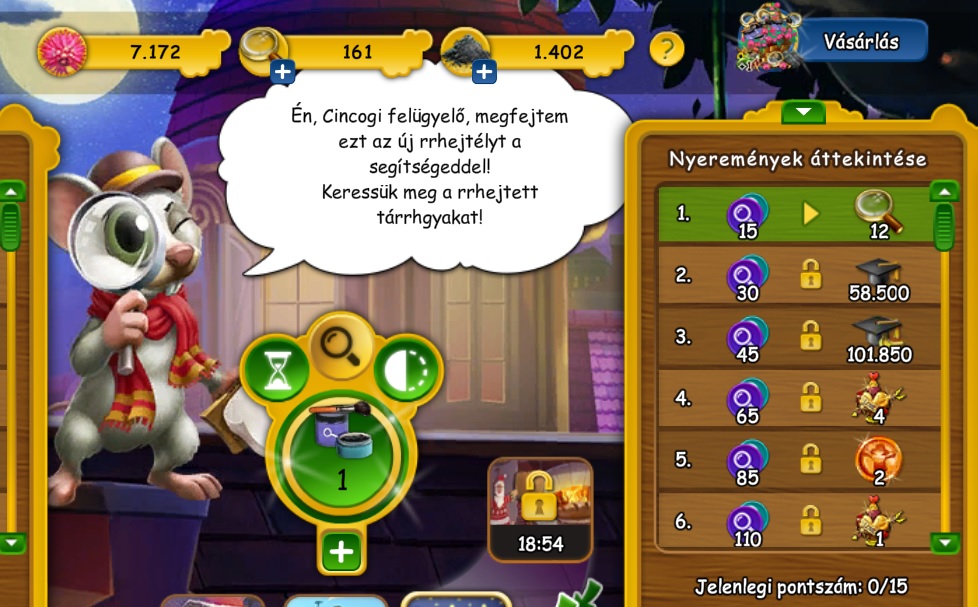Add more magnifying glasses with plus button
Screen dimensions: 978x607
[x=282, y=71]
